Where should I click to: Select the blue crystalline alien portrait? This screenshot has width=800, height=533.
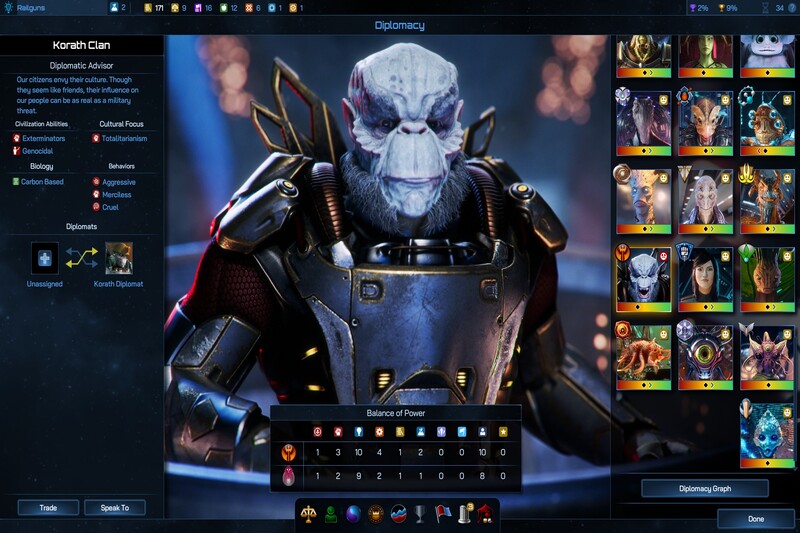point(766,432)
